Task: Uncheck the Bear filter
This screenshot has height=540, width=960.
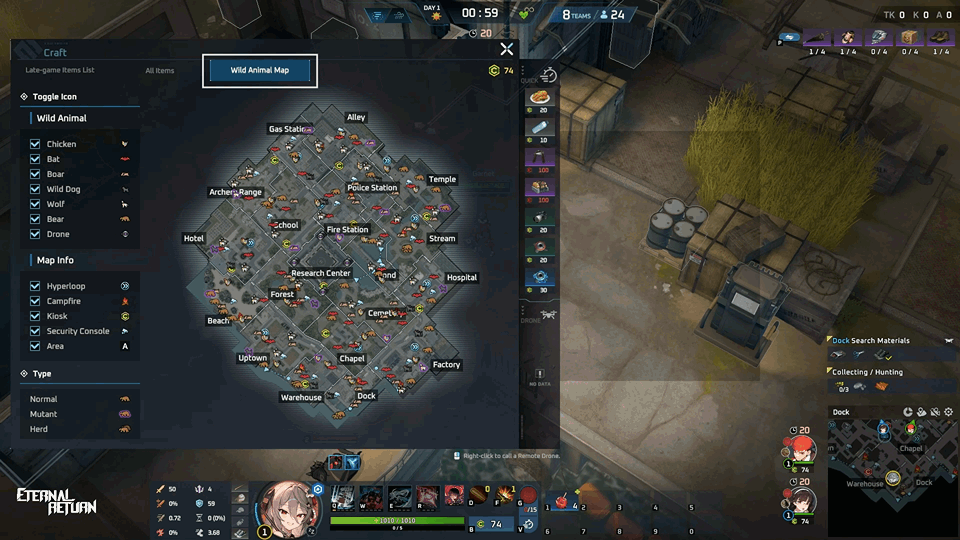Action: pos(35,219)
